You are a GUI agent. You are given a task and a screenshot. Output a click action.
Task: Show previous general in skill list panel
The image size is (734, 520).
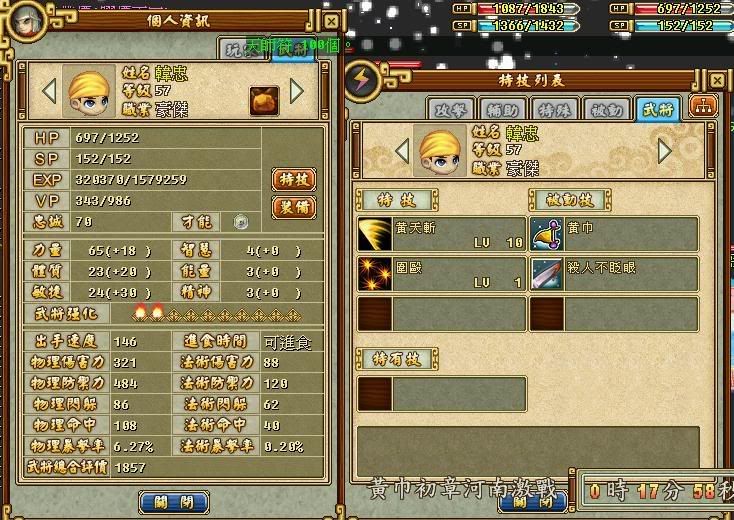[401, 151]
